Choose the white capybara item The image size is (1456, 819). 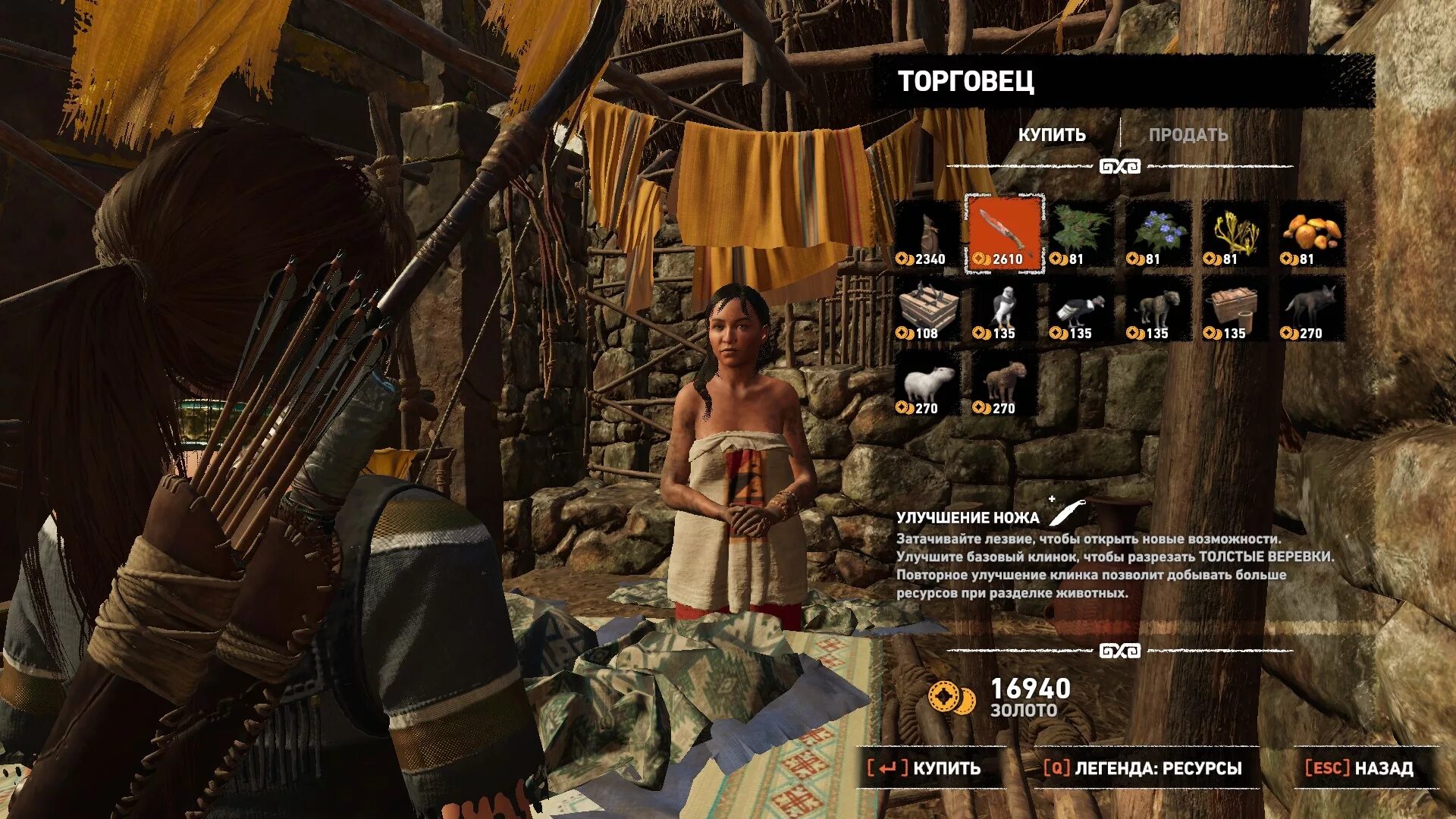[927, 383]
